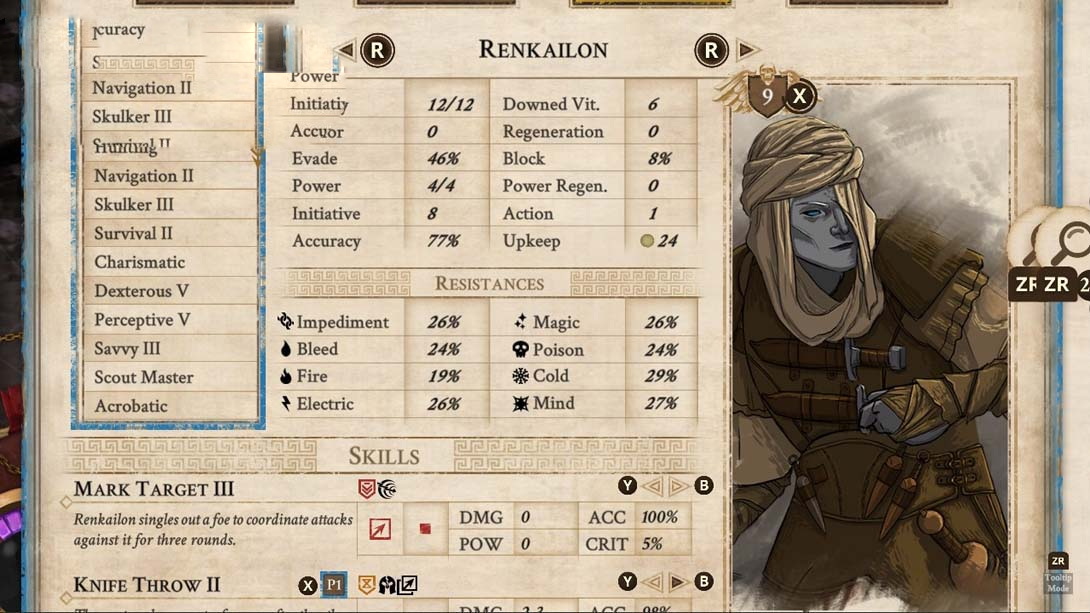
Task: Select the Savvy III trait
Action: click(127, 349)
